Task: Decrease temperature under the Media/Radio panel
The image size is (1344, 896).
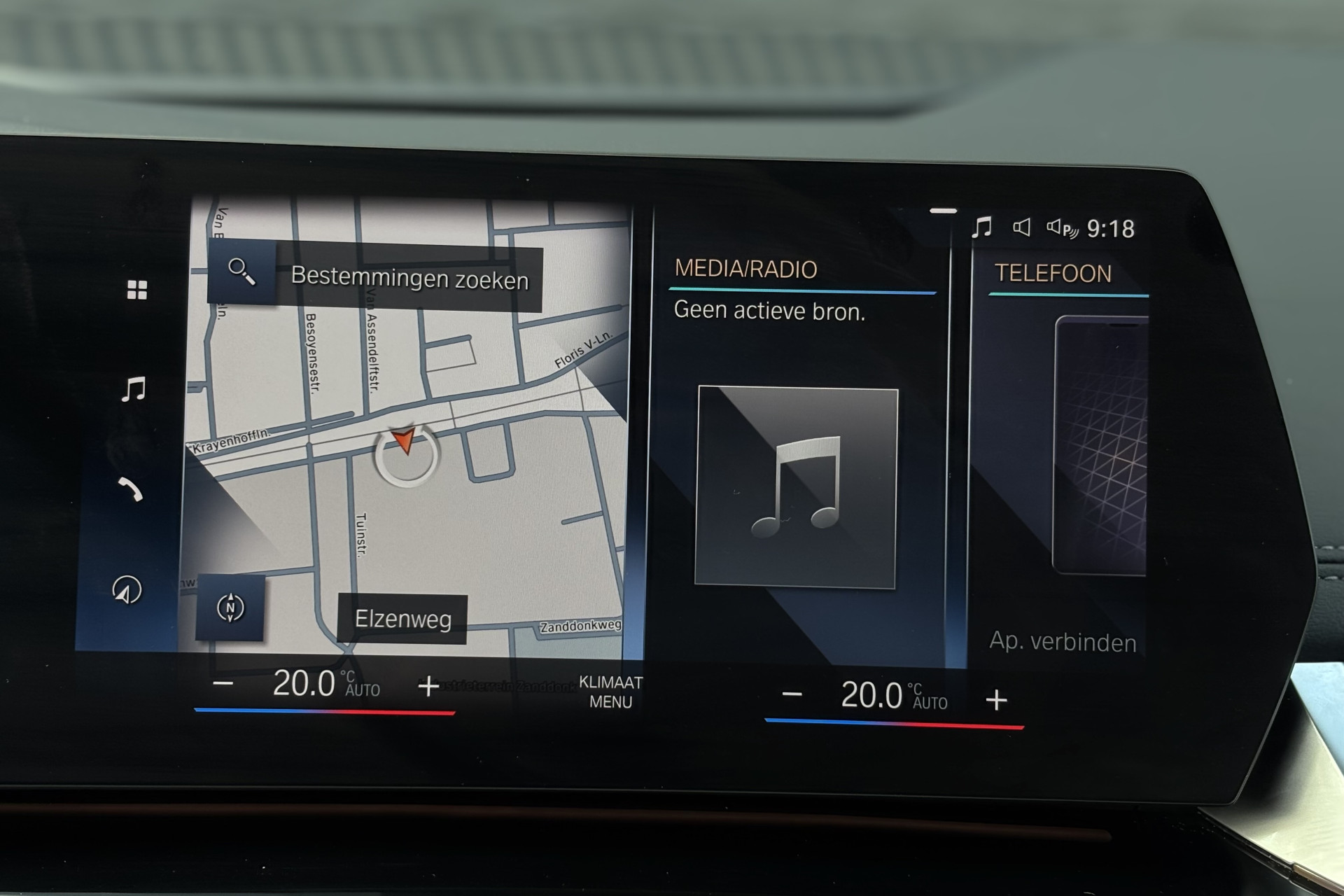Action: tap(792, 694)
